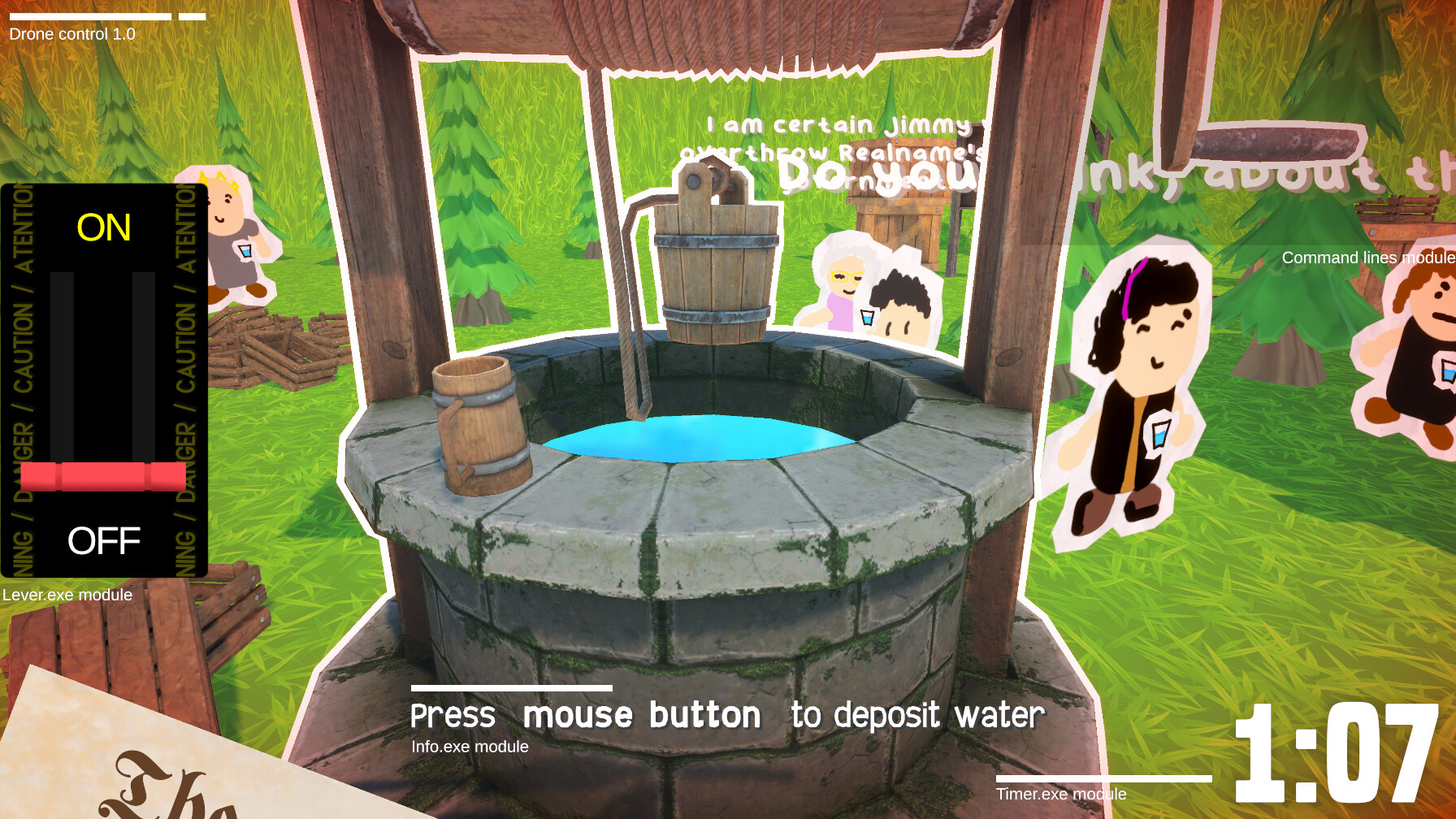Select the Drone control 1.0 label
This screenshot has width=1456, height=819.
[71, 34]
